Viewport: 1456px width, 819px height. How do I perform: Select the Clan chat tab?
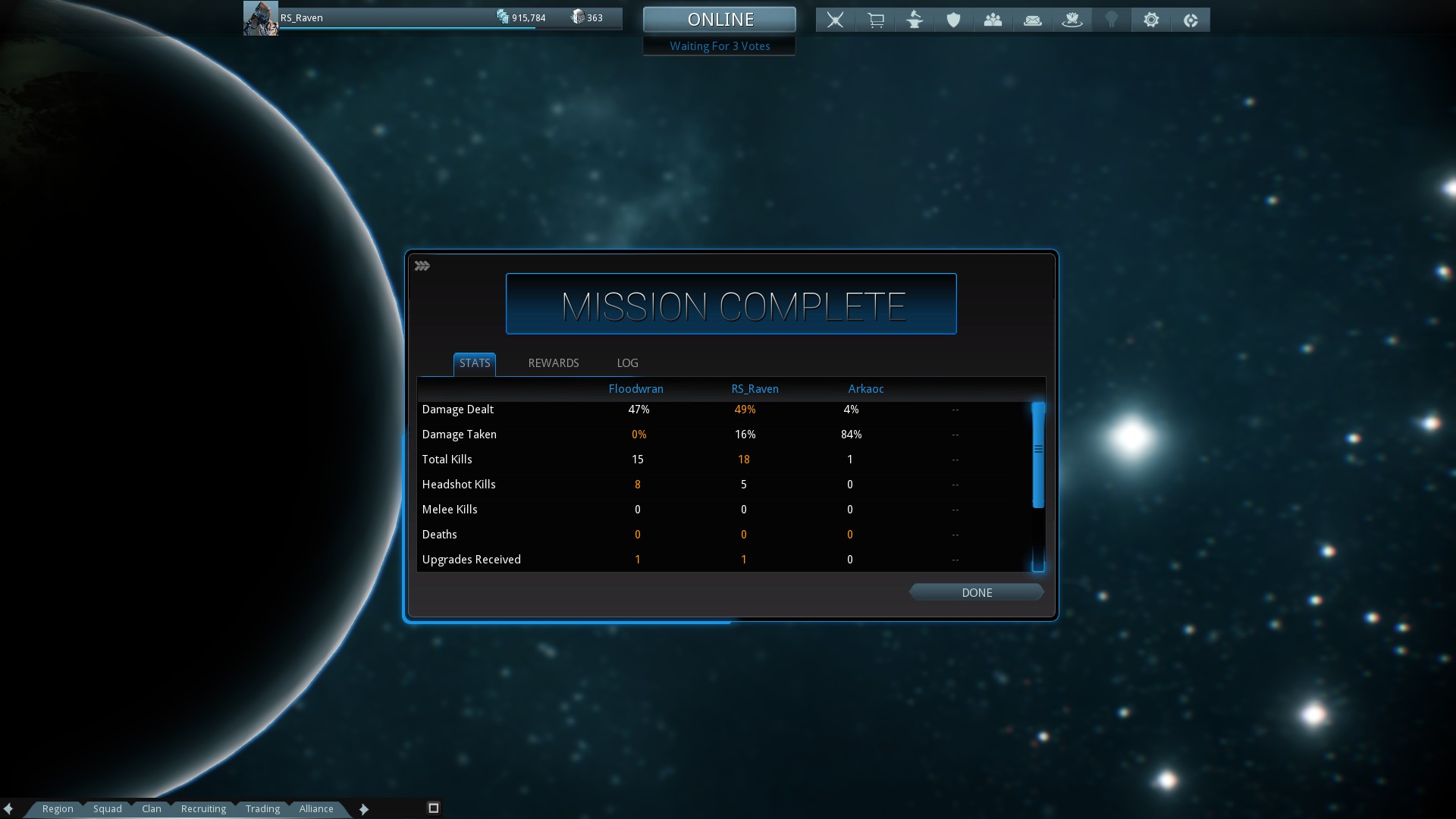(152, 809)
